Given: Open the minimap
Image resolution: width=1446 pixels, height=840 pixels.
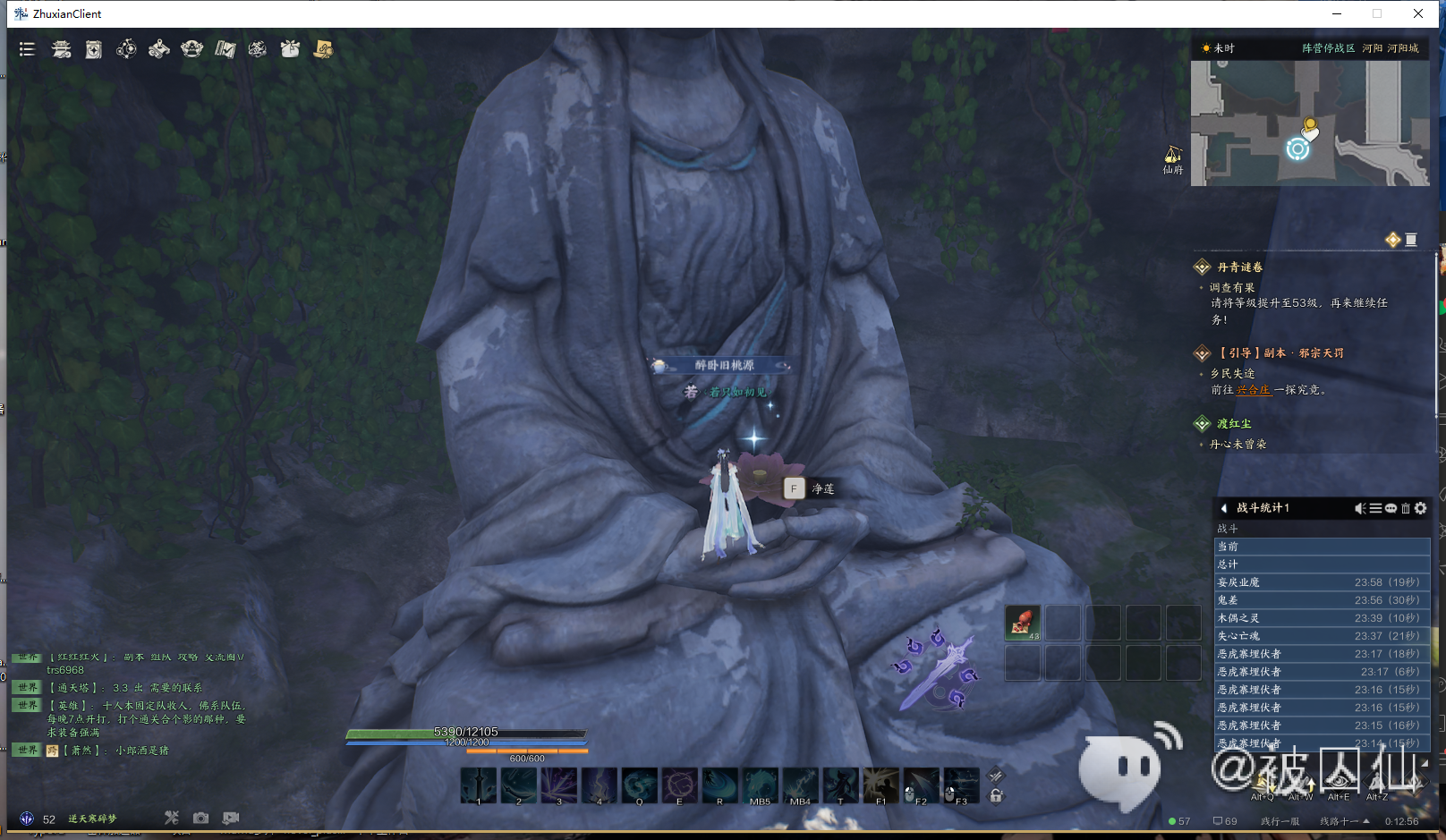Looking at the screenshot, I should coord(1309,123).
